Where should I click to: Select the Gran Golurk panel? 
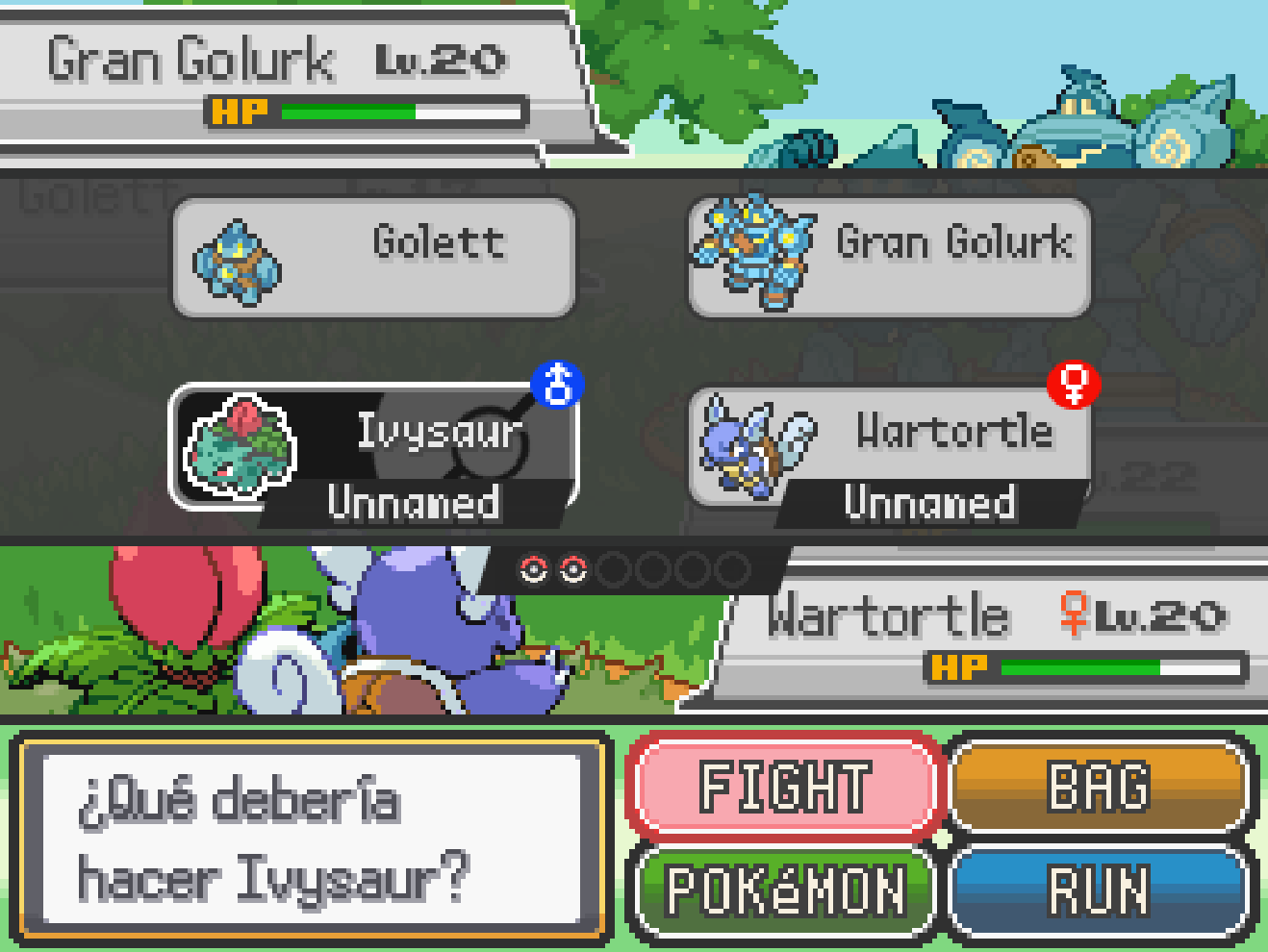pos(890,258)
